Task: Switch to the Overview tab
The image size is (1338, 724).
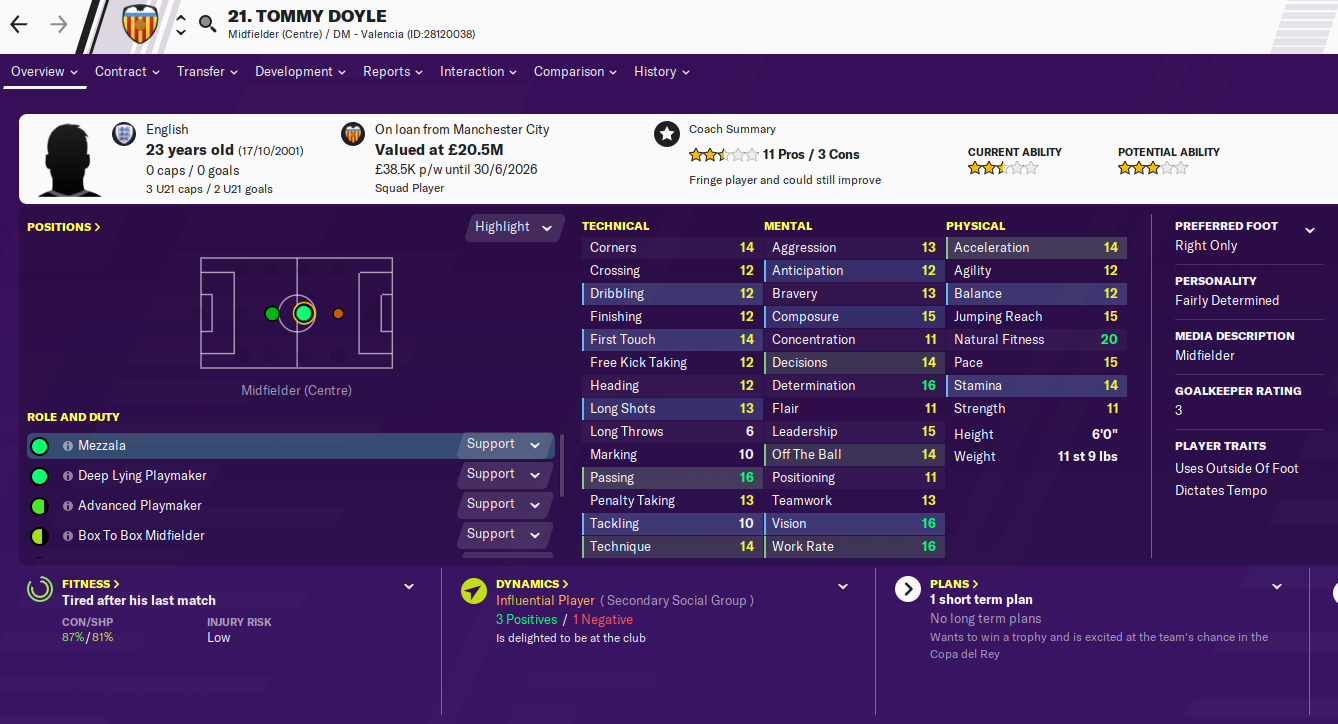Action: [45, 72]
